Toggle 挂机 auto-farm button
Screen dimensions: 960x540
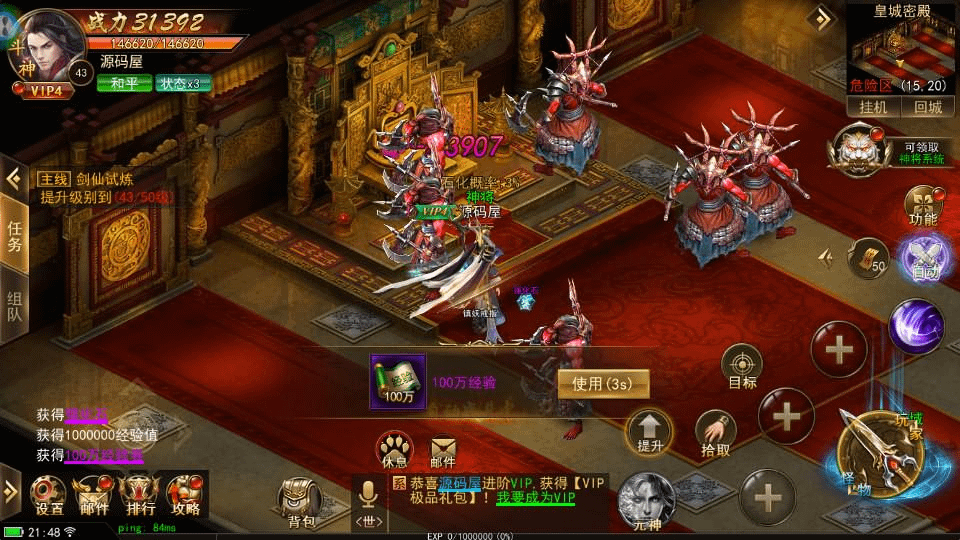click(873, 107)
